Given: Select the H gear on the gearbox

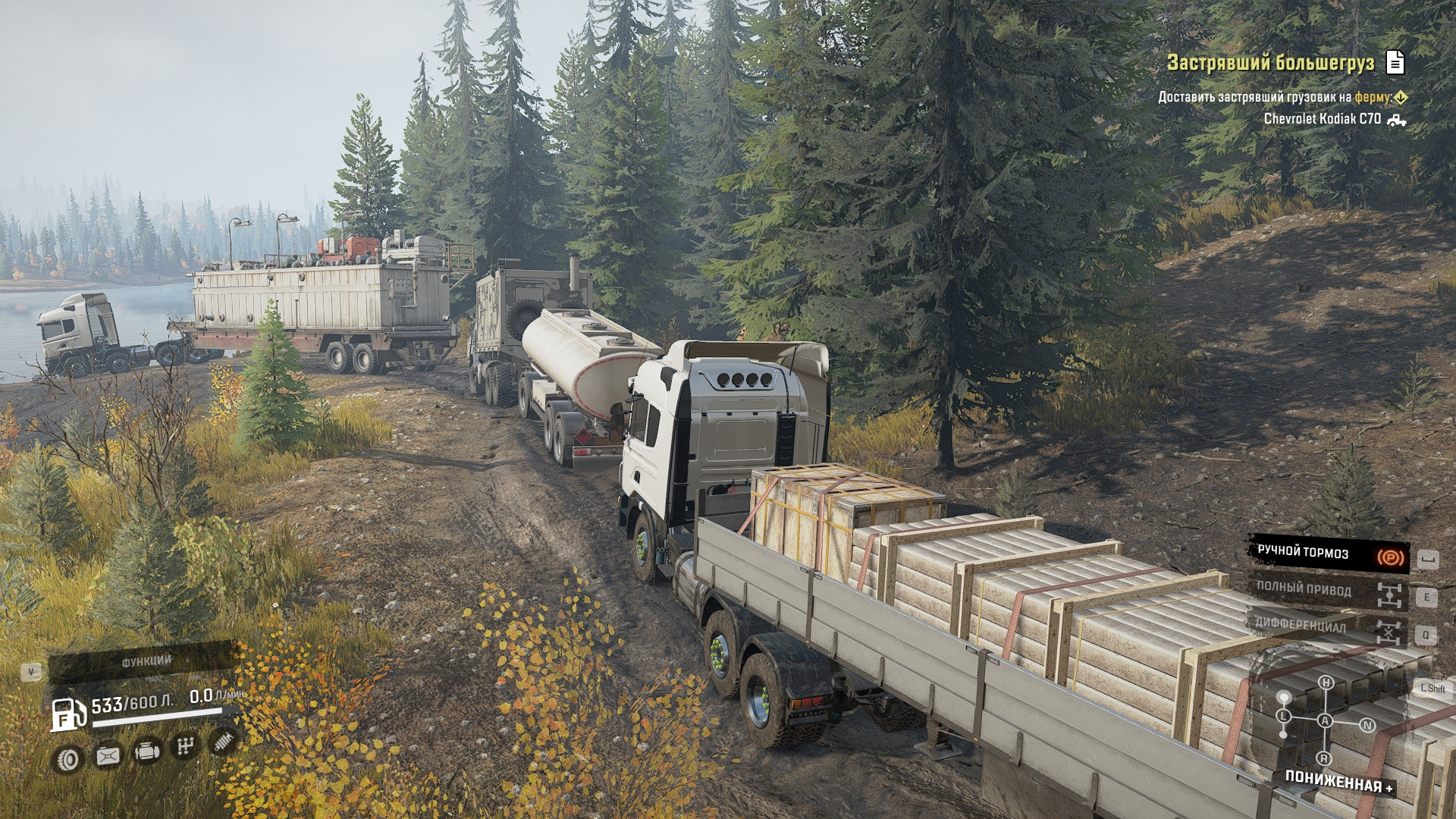Looking at the screenshot, I should click(x=1326, y=682).
